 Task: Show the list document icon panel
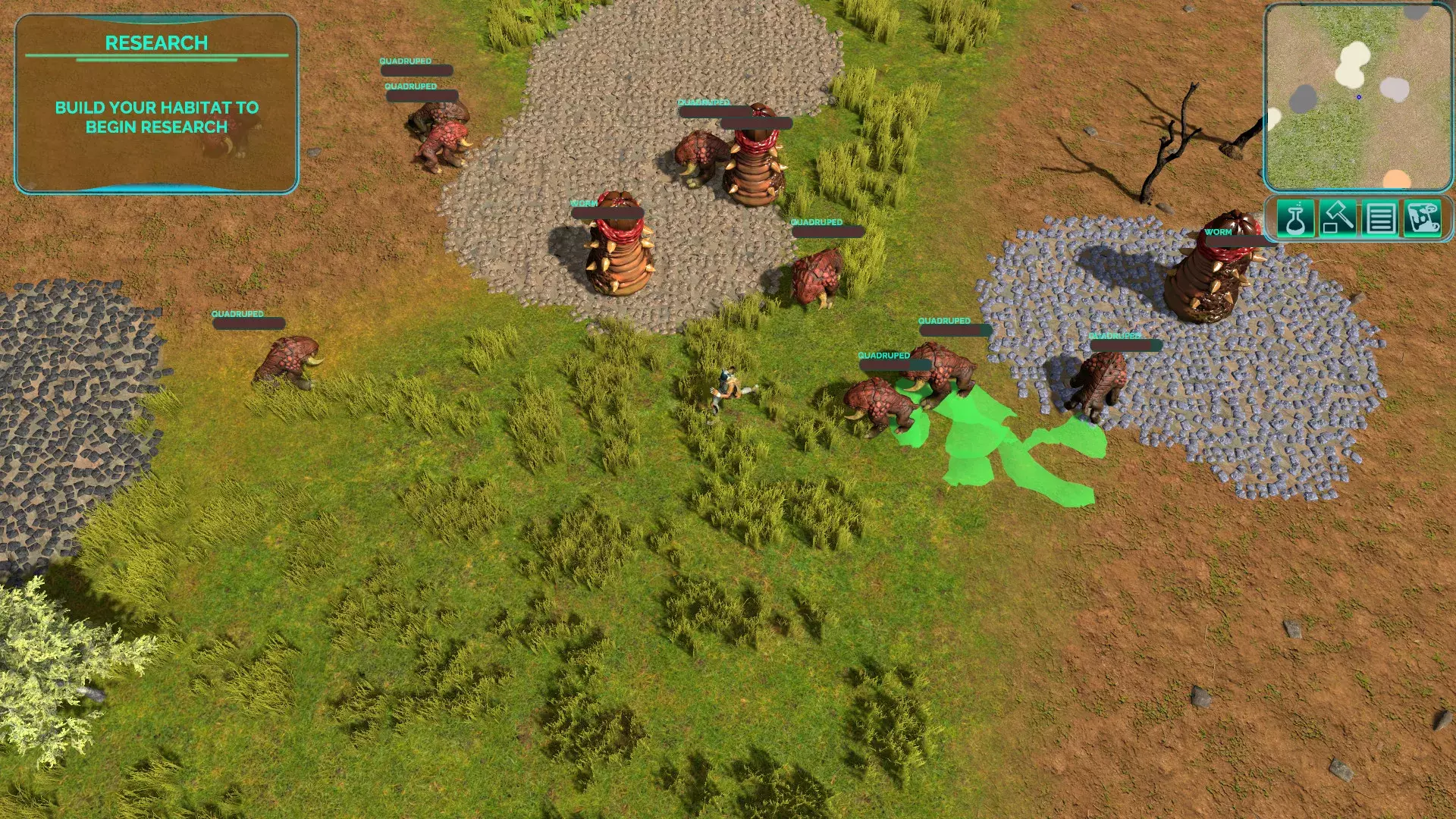[x=1380, y=218]
